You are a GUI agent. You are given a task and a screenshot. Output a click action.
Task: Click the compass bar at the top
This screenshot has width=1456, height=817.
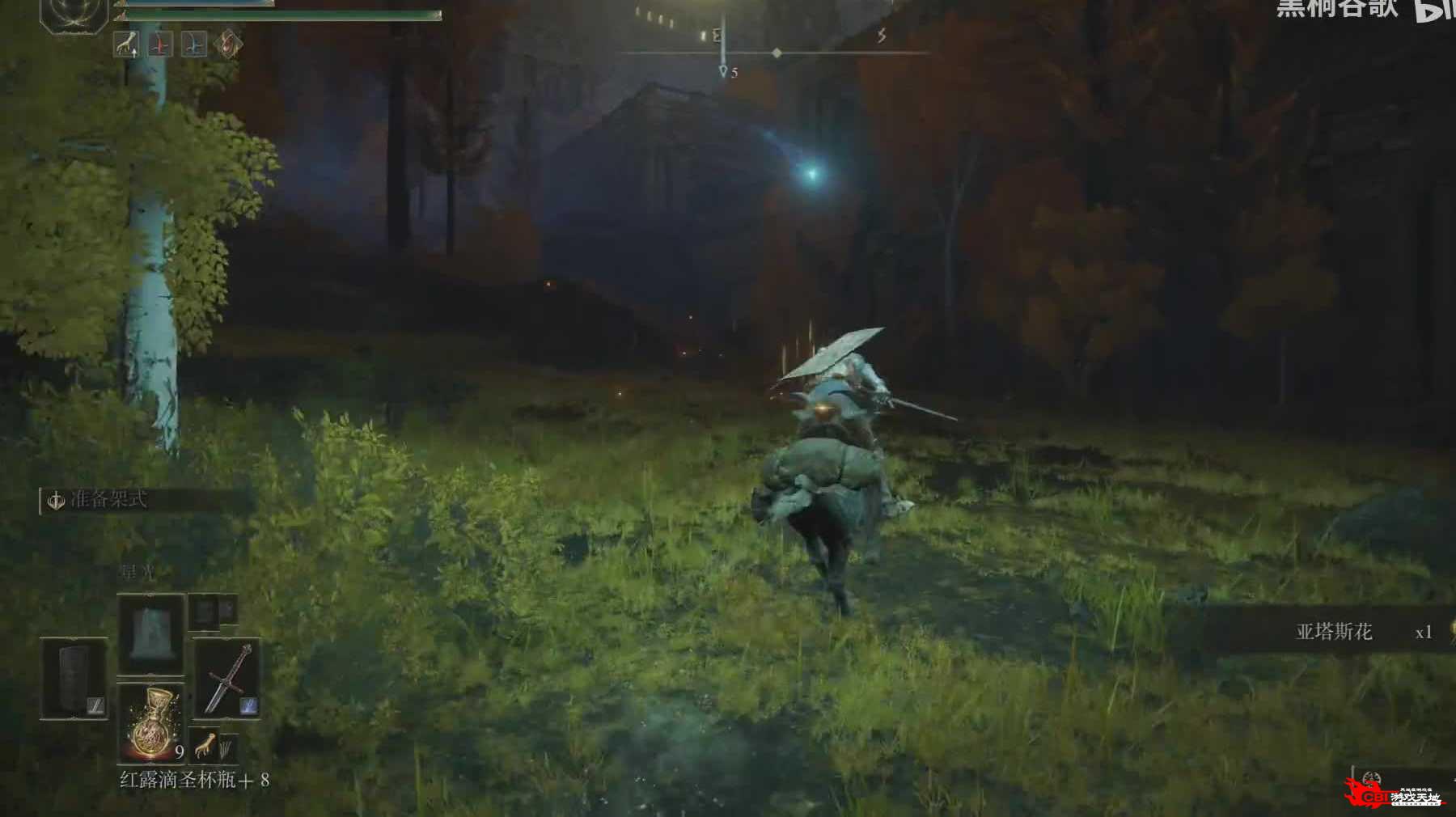tap(775, 53)
